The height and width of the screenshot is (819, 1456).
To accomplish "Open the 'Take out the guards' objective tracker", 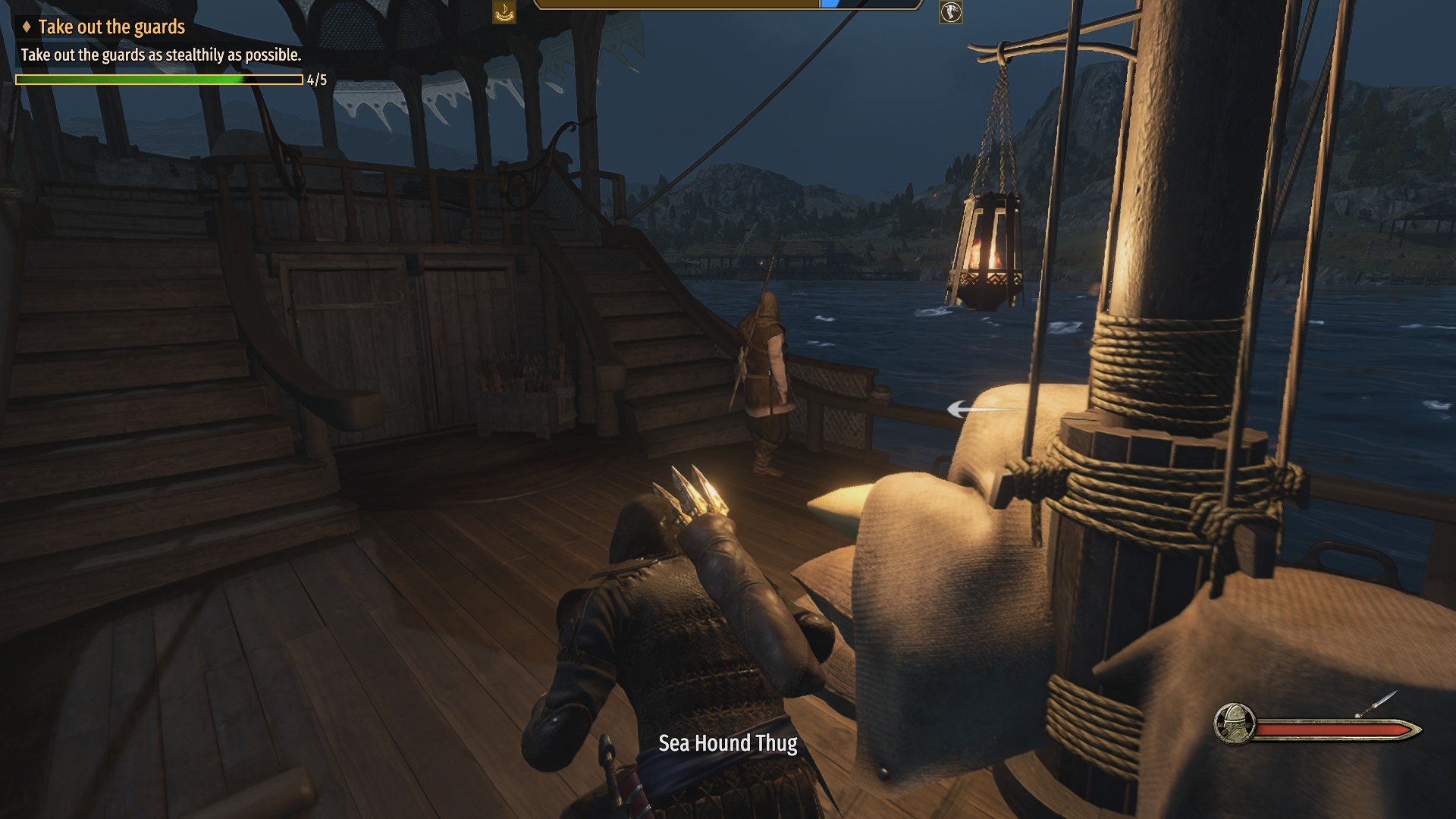I will [x=111, y=27].
